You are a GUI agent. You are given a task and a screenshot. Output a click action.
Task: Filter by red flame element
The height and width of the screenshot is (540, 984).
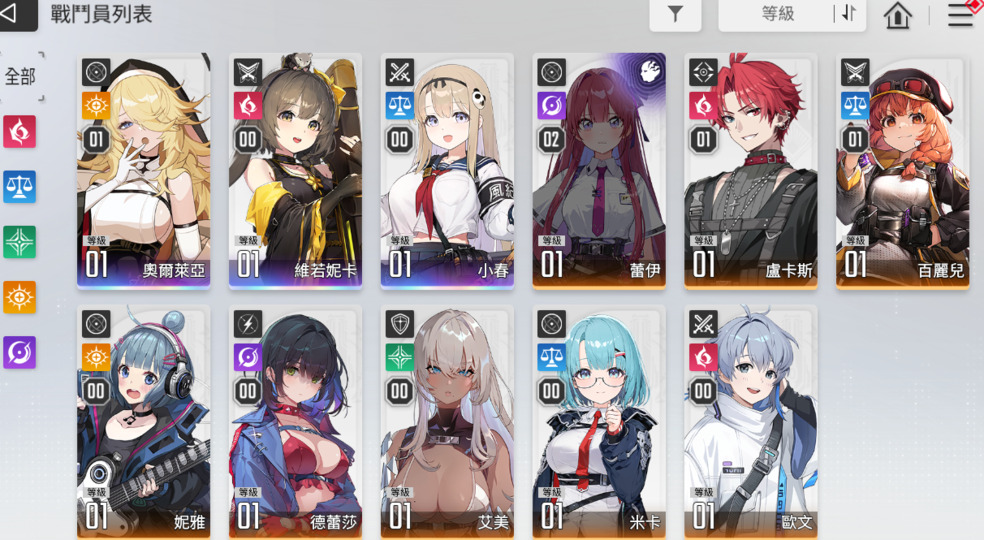20,131
